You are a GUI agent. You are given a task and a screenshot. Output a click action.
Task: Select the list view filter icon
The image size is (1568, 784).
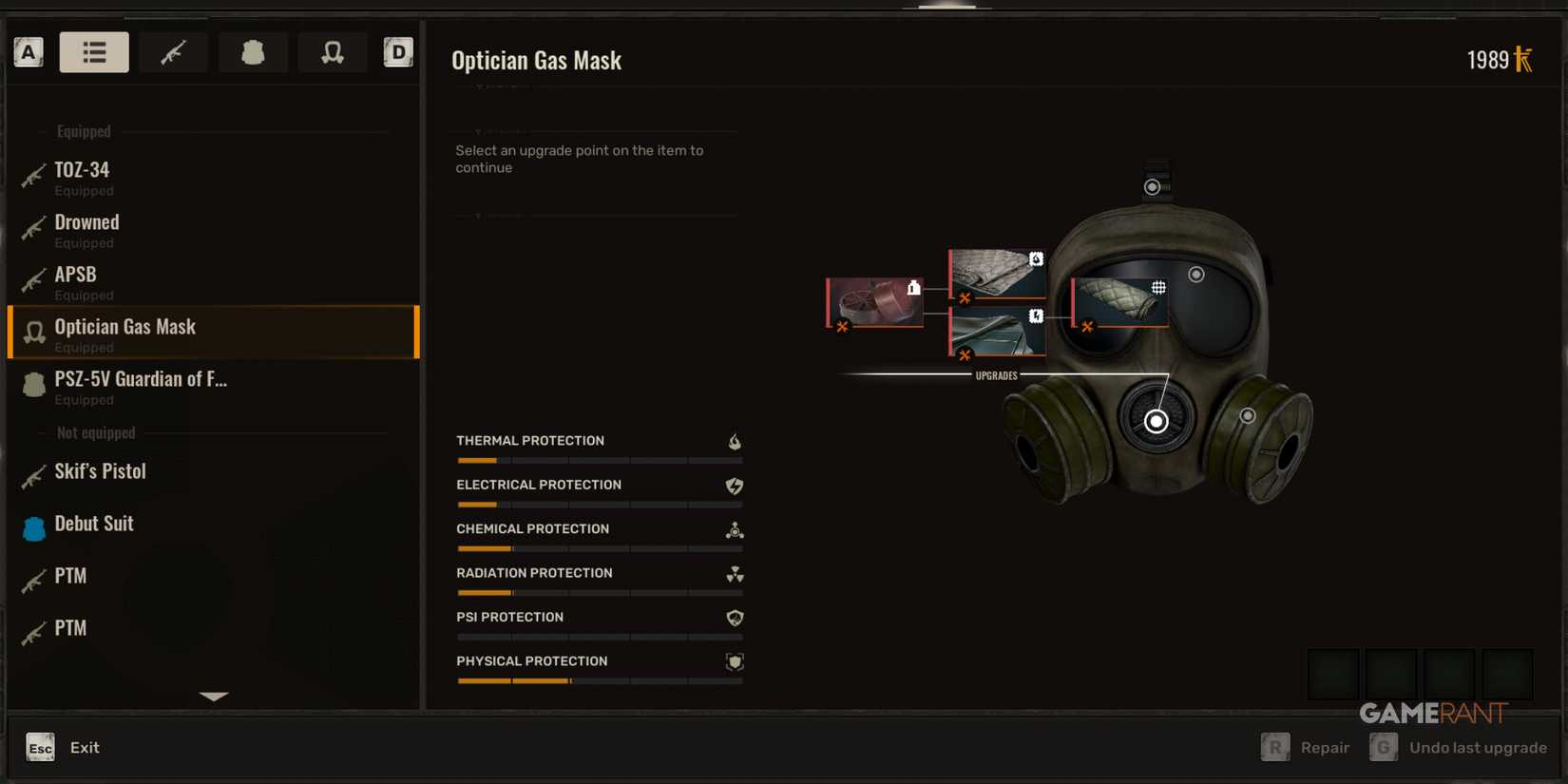click(94, 52)
